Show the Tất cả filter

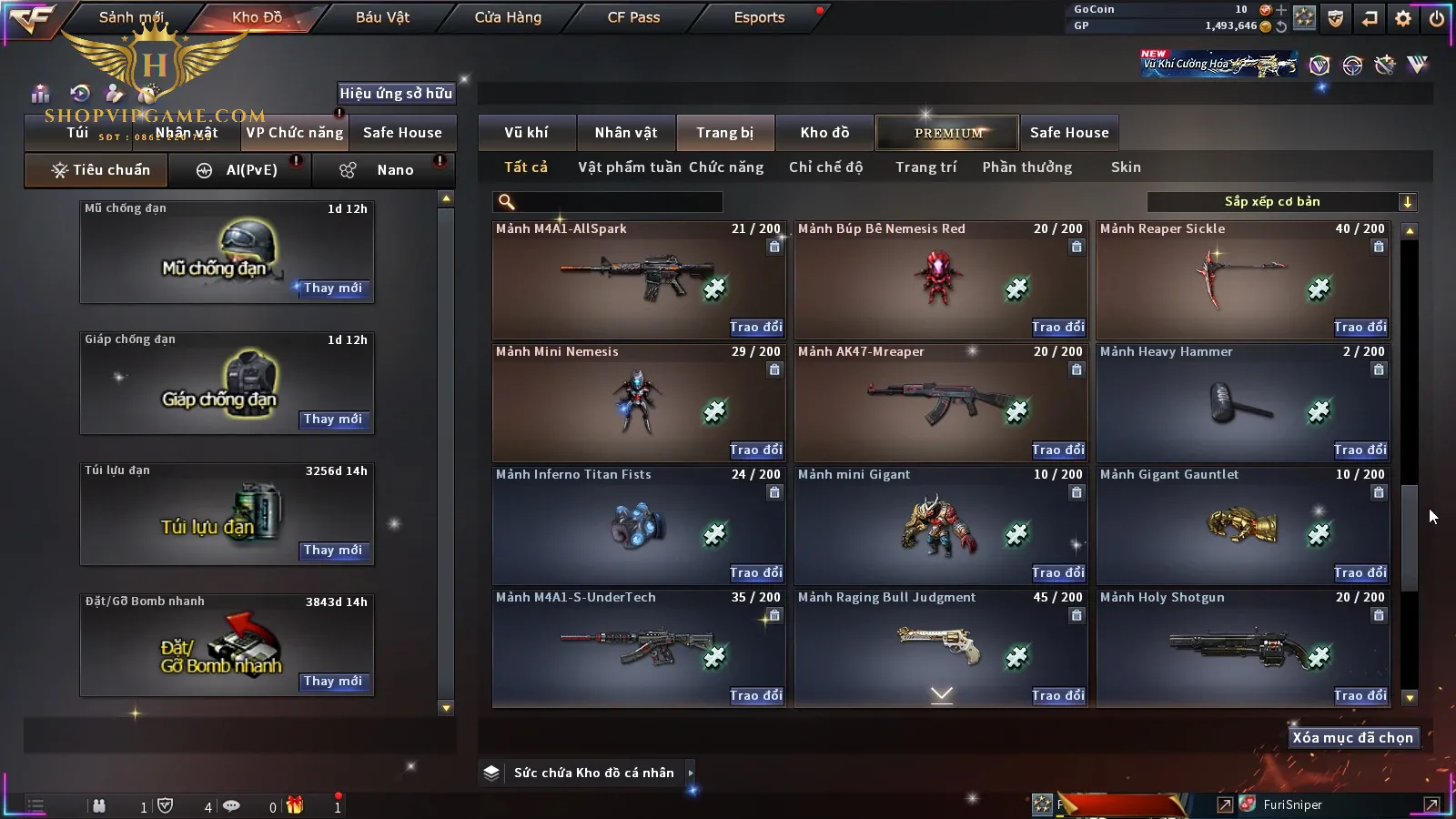pos(526,167)
